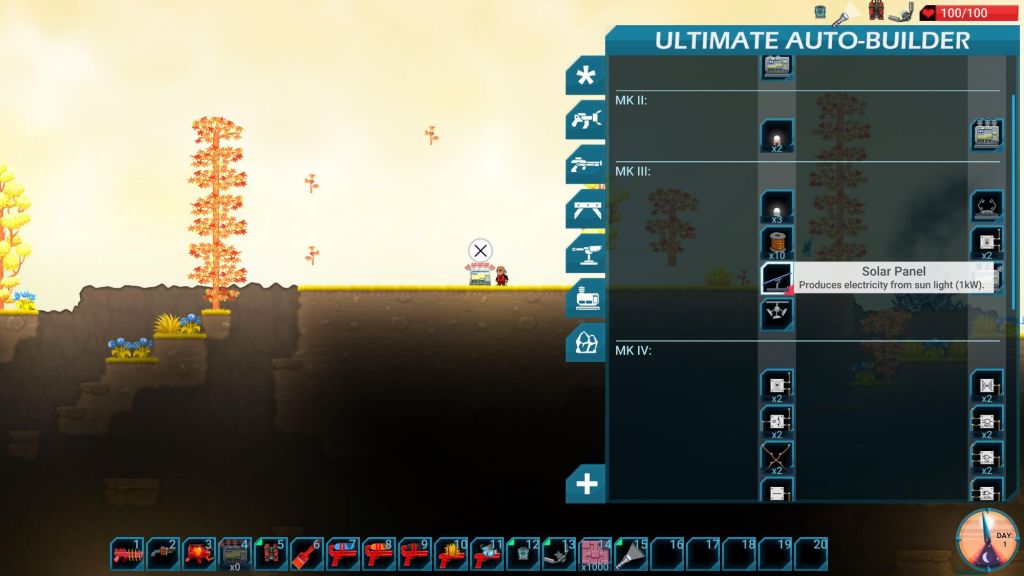This screenshot has height=576, width=1024.
Task: Open the generator machine category tab
Action: pyautogui.click(x=586, y=297)
